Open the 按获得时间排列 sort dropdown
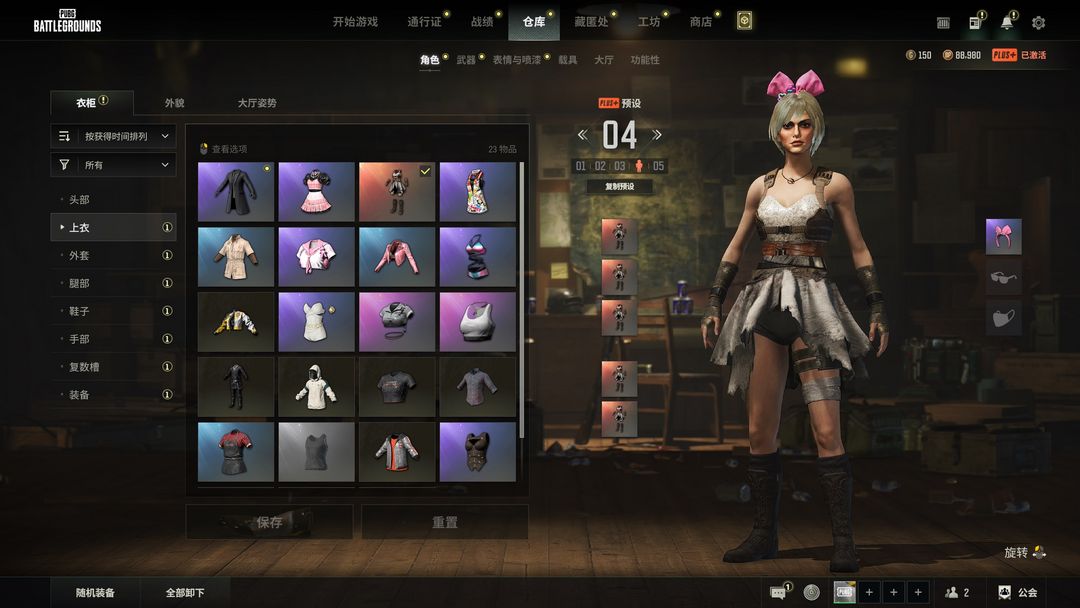Viewport: 1080px width, 608px height. (113, 136)
